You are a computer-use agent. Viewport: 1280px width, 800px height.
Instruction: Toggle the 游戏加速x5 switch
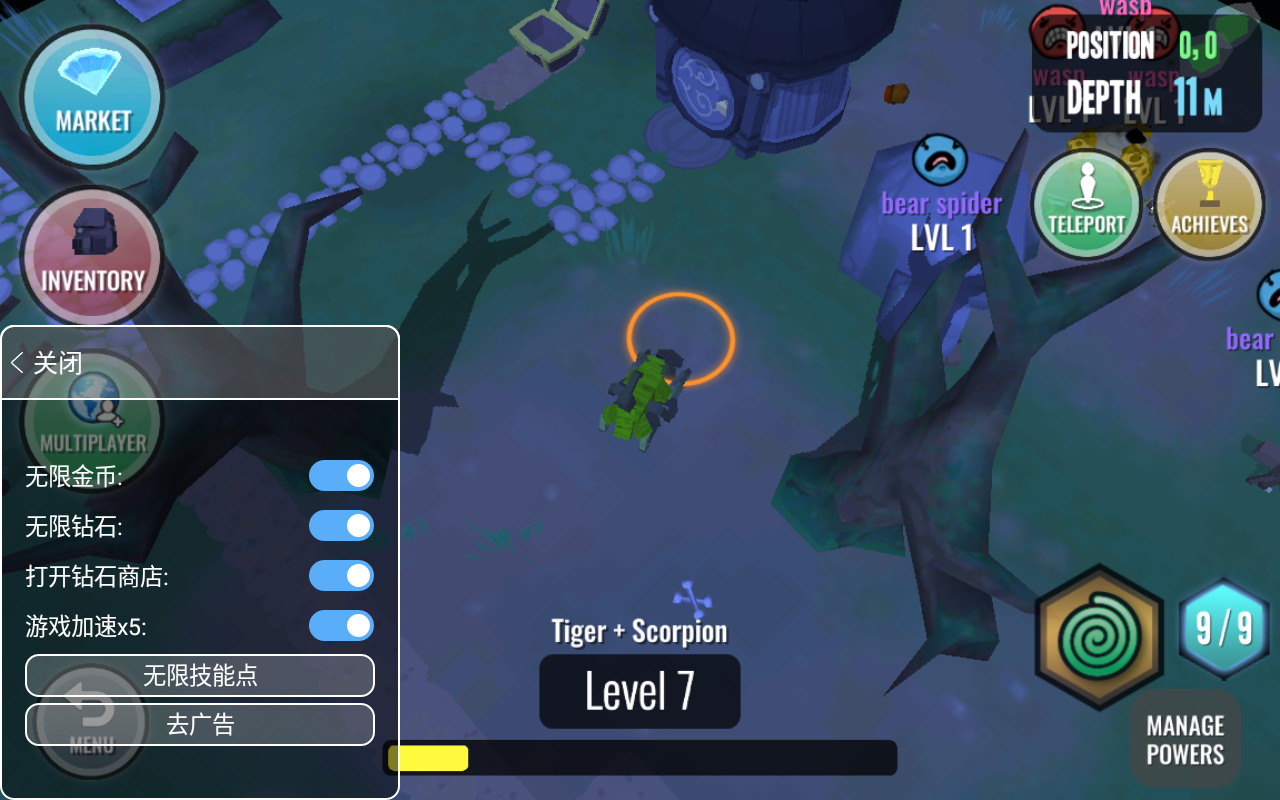[341, 626]
